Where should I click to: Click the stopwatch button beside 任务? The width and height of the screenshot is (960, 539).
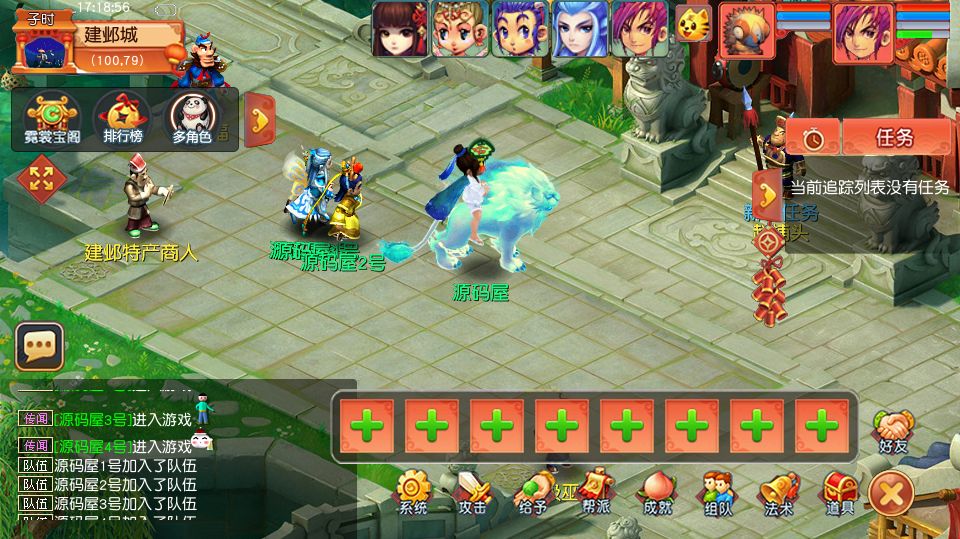(x=813, y=137)
